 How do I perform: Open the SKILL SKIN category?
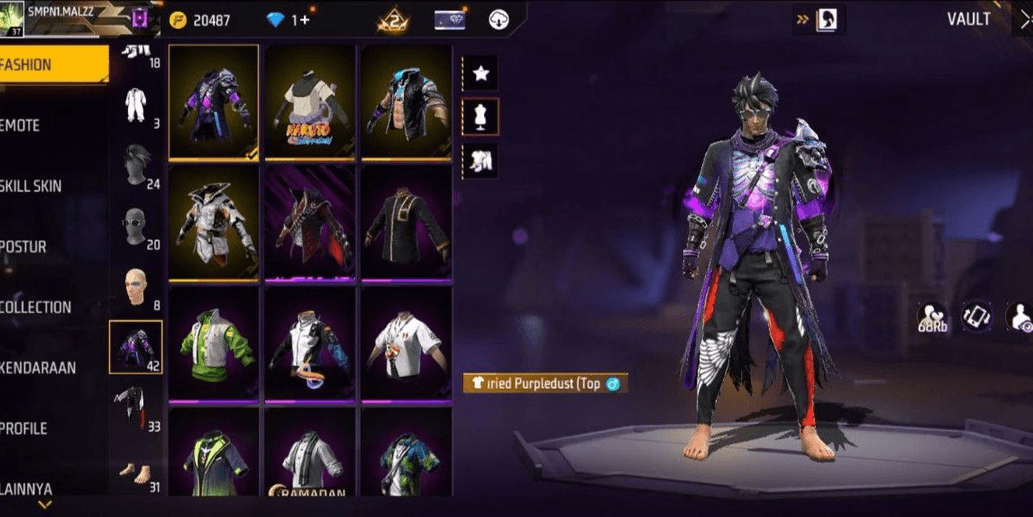(40, 186)
